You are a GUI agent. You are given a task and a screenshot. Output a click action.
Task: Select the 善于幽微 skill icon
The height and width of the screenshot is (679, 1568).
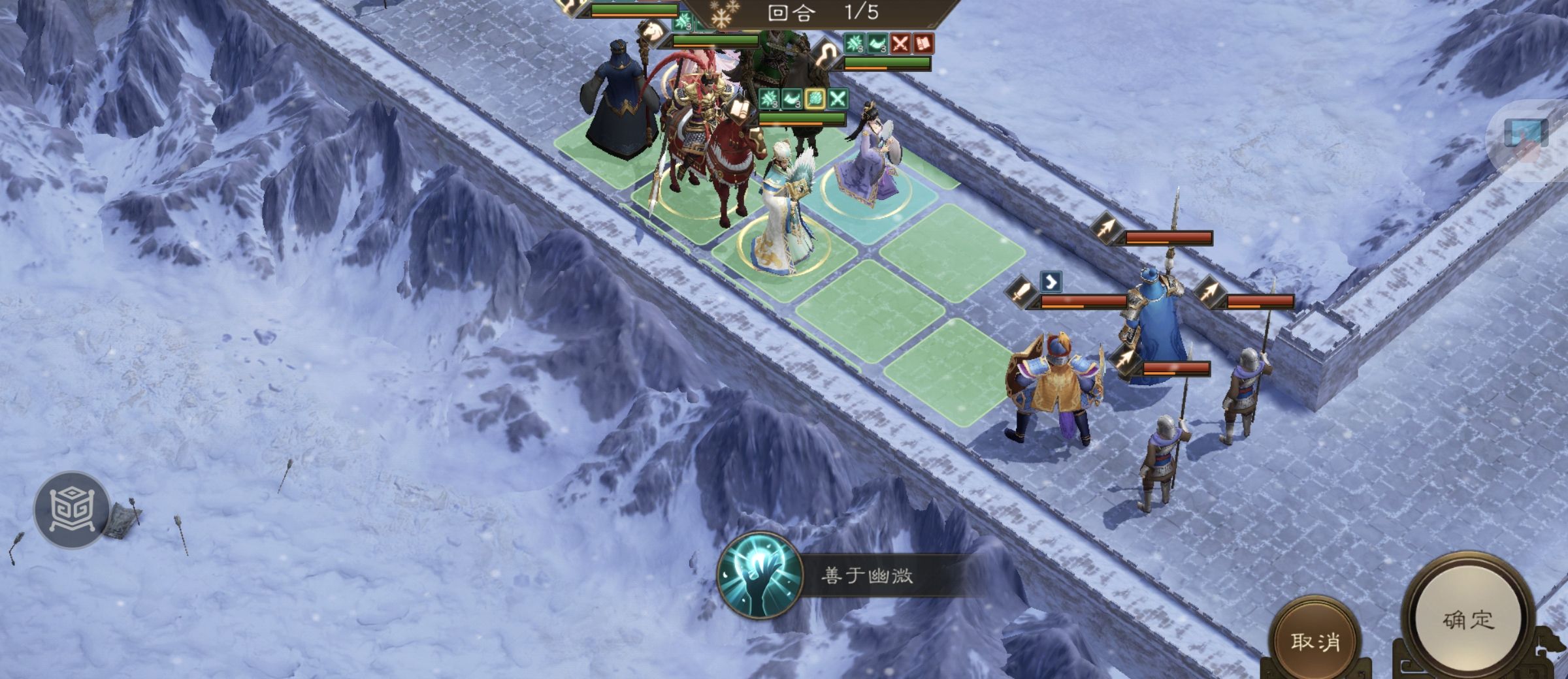[x=759, y=575]
